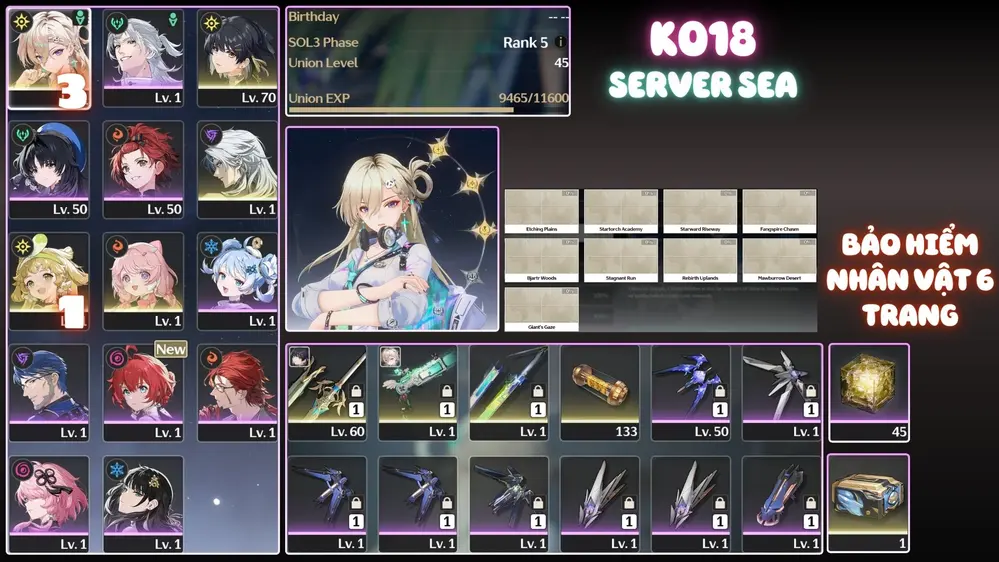Viewport: 999px width, 562px height.
Task: Open the blue and gold supply chest
Action: click(869, 502)
